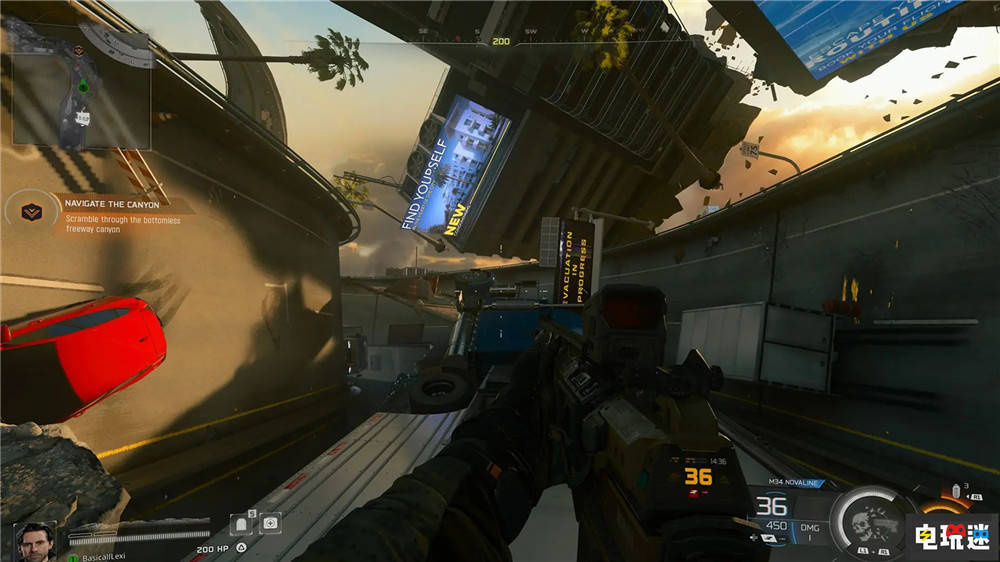
Task: Click the compass bar heading indicator
Action: click(499, 41)
